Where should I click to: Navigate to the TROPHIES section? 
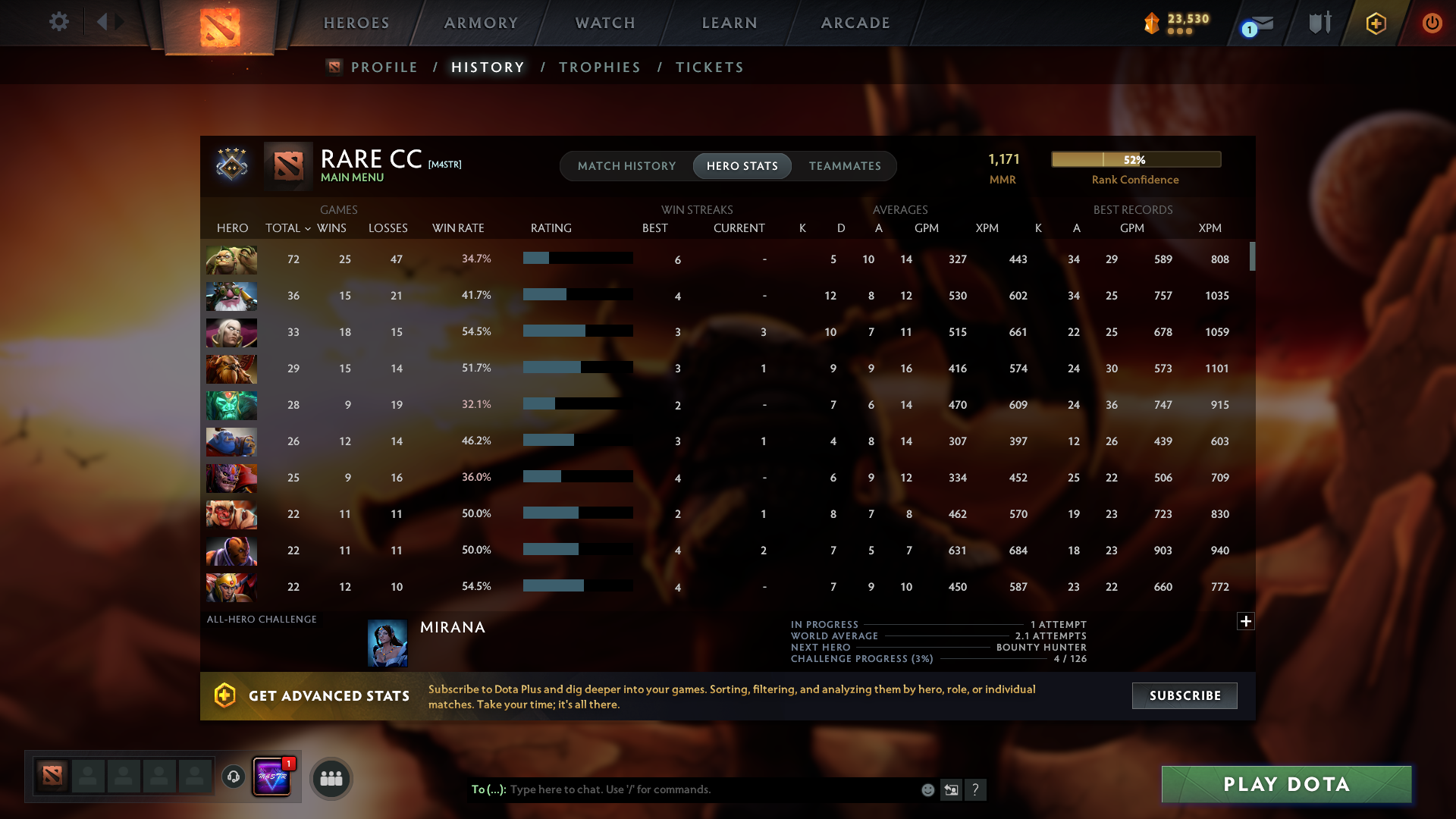(599, 67)
